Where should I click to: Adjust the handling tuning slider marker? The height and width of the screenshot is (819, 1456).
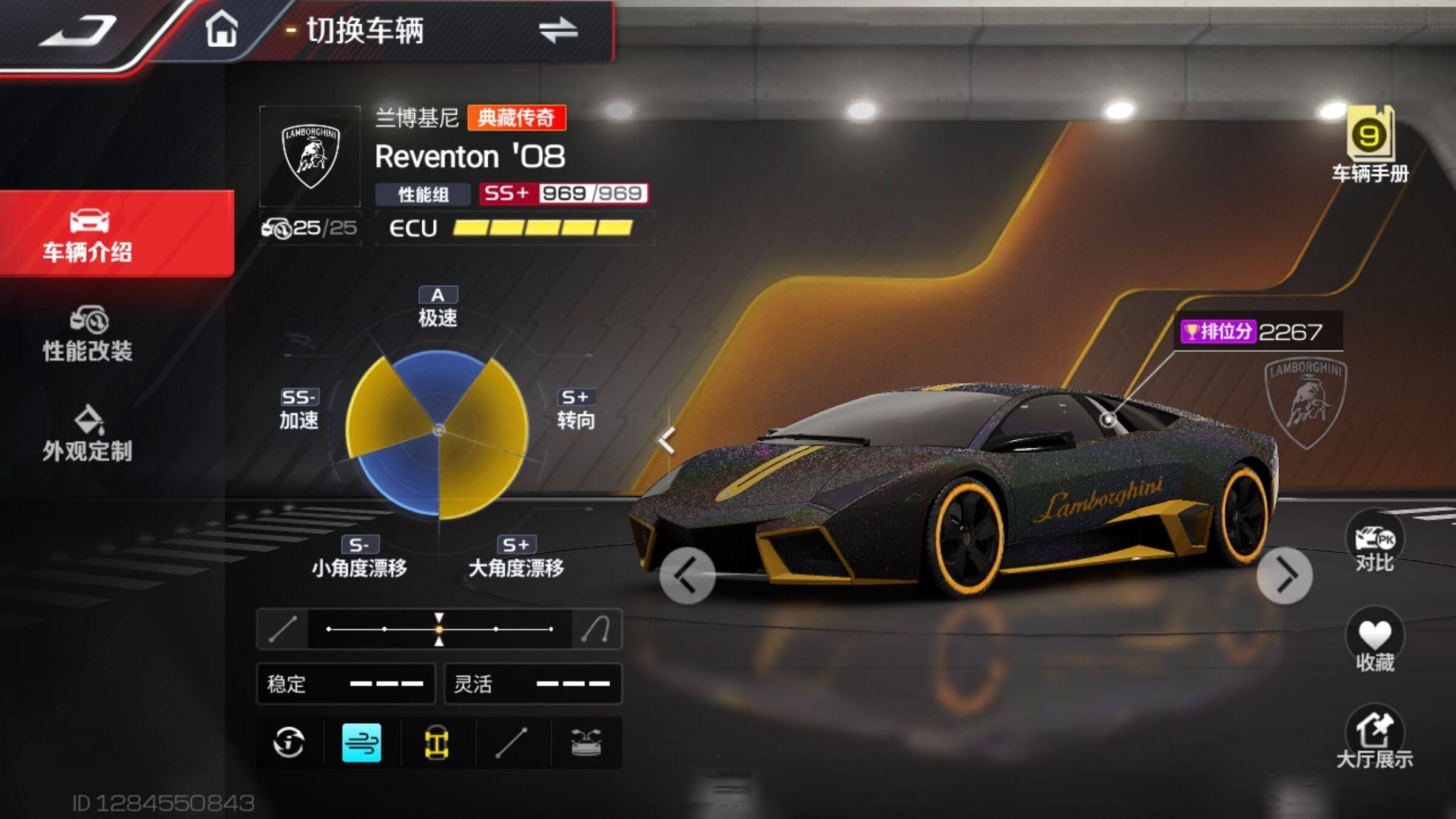(x=439, y=629)
